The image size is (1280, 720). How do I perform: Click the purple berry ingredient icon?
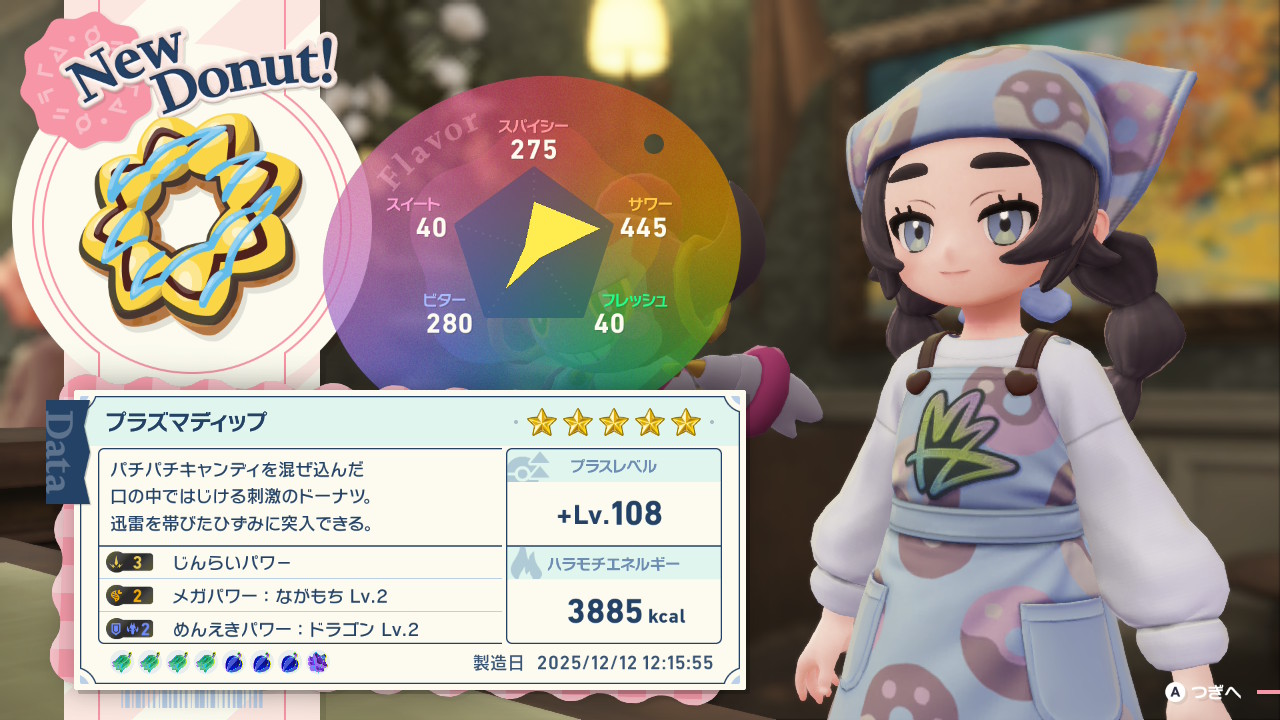(x=319, y=662)
